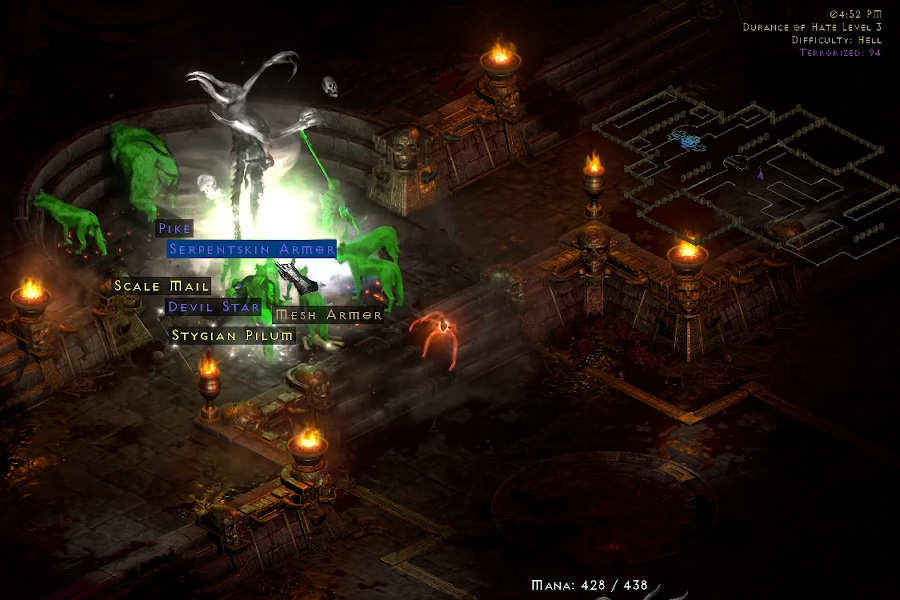Image resolution: width=900 pixels, height=600 pixels.
Task: Click the automap overlay
Action: (x=740, y=180)
